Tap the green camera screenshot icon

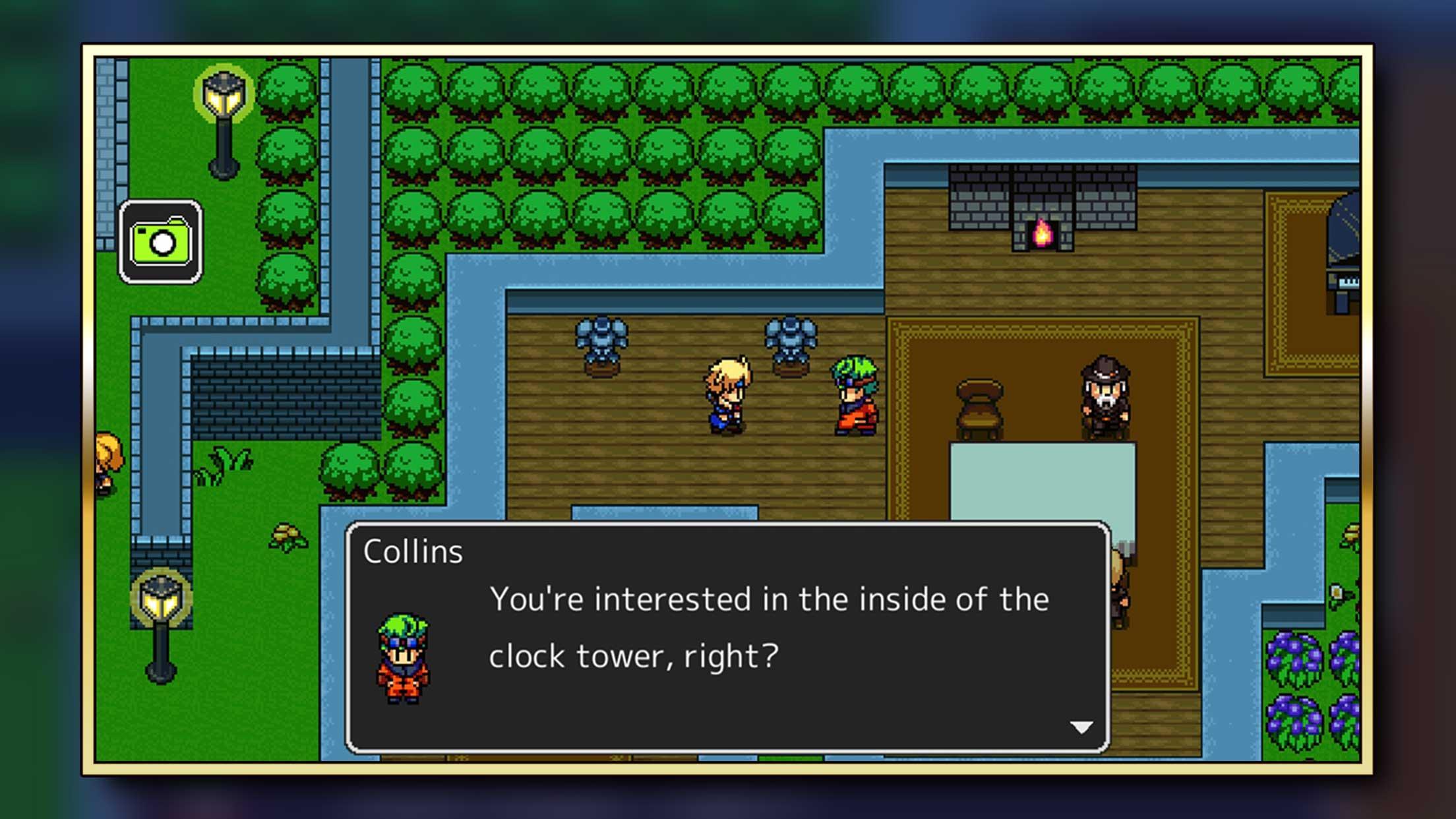pos(161,242)
